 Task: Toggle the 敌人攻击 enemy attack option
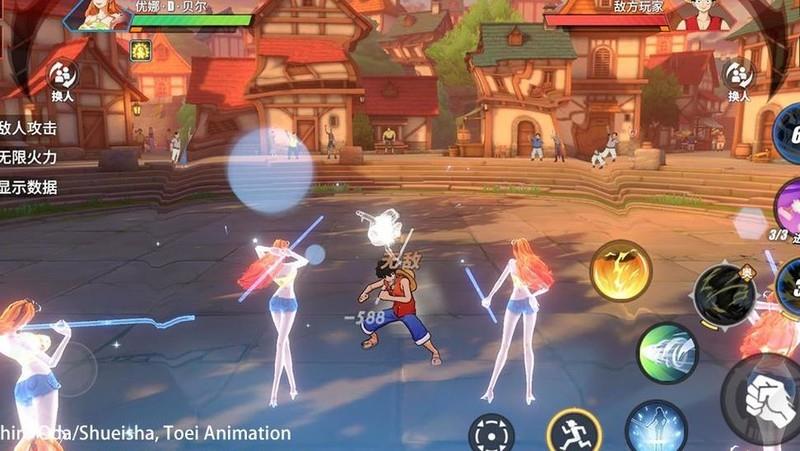tap(27, 128)
